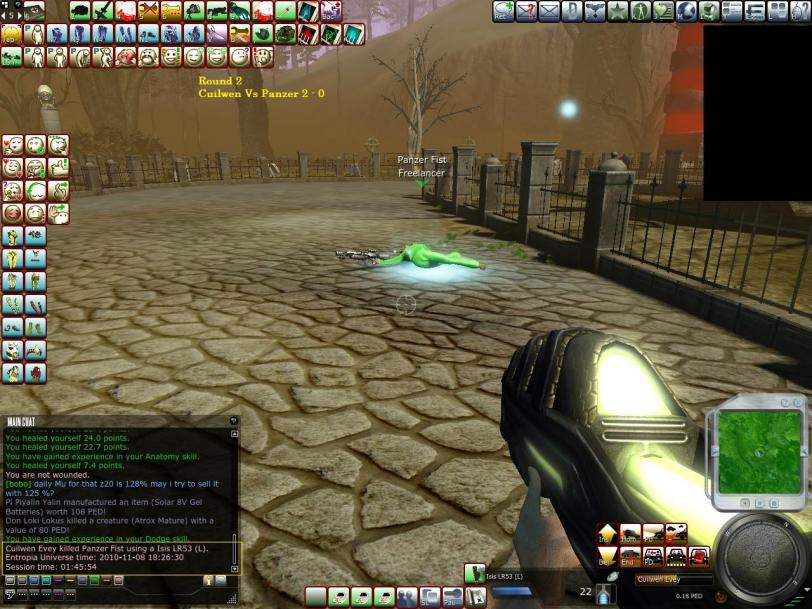
Task: Click the red vehicle icon near radar
Action: pyautogui.click(x=698, y=556)
